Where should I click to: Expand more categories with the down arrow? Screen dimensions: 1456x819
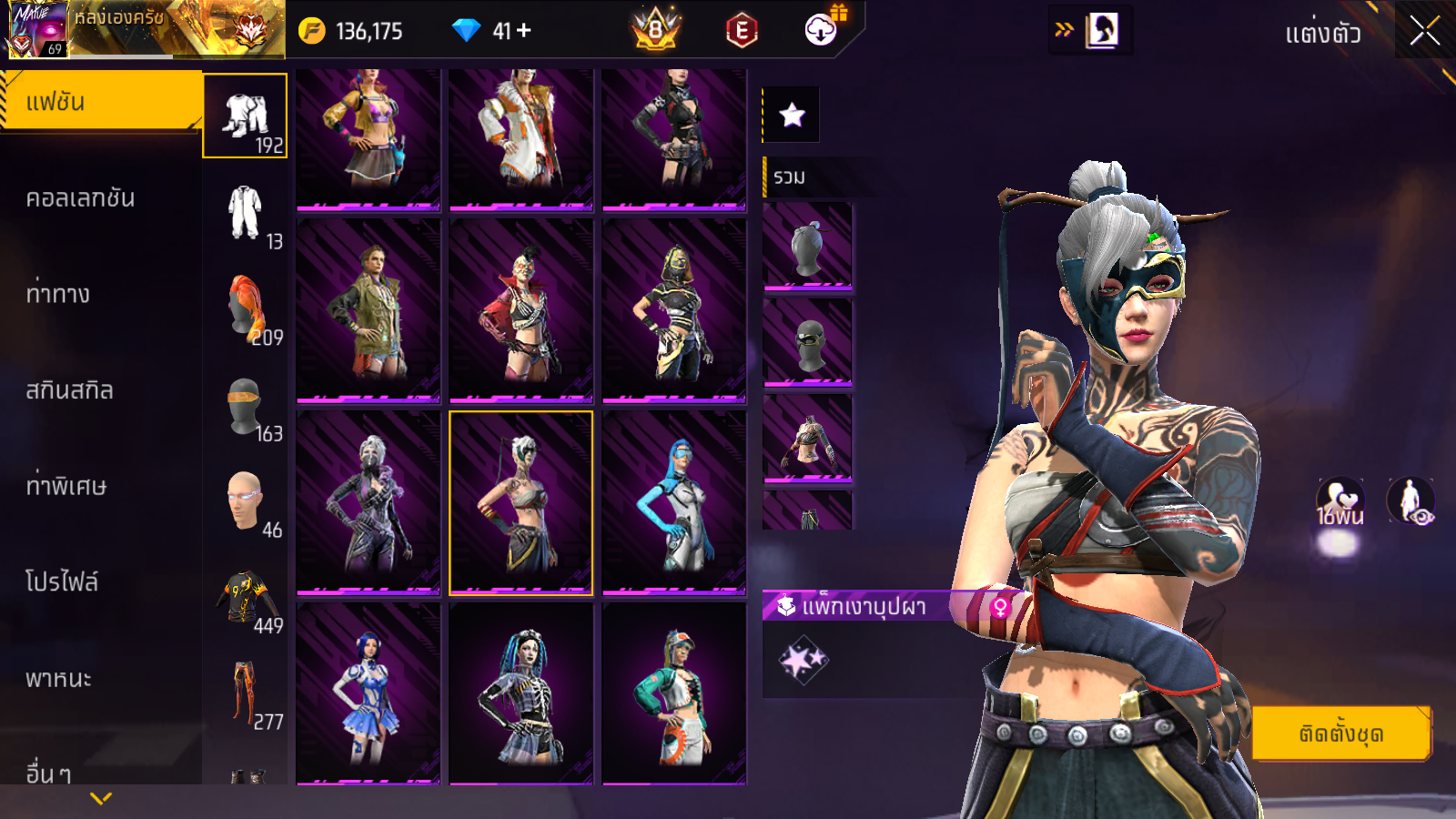point(101,798)
